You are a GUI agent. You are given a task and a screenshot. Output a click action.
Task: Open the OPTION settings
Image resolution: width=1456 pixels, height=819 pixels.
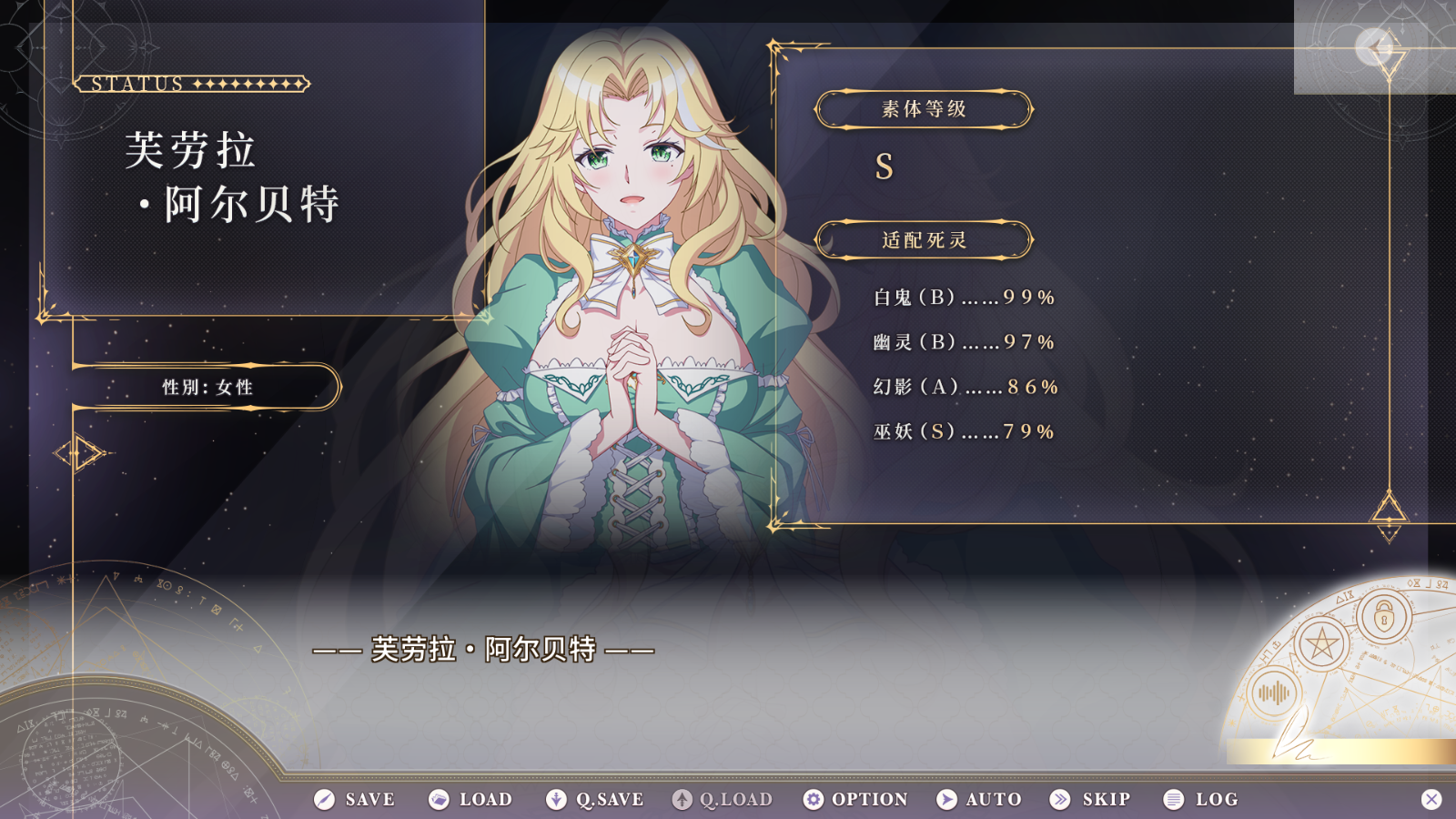[855, 799]
